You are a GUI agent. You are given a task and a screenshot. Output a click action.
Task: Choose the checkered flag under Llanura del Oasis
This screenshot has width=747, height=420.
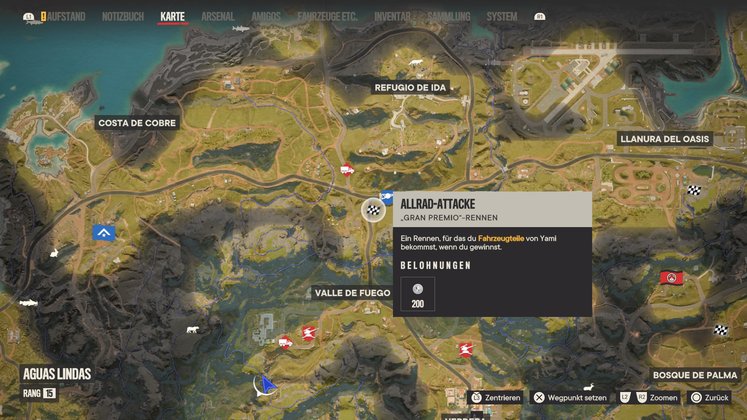(x=694, y=188)
